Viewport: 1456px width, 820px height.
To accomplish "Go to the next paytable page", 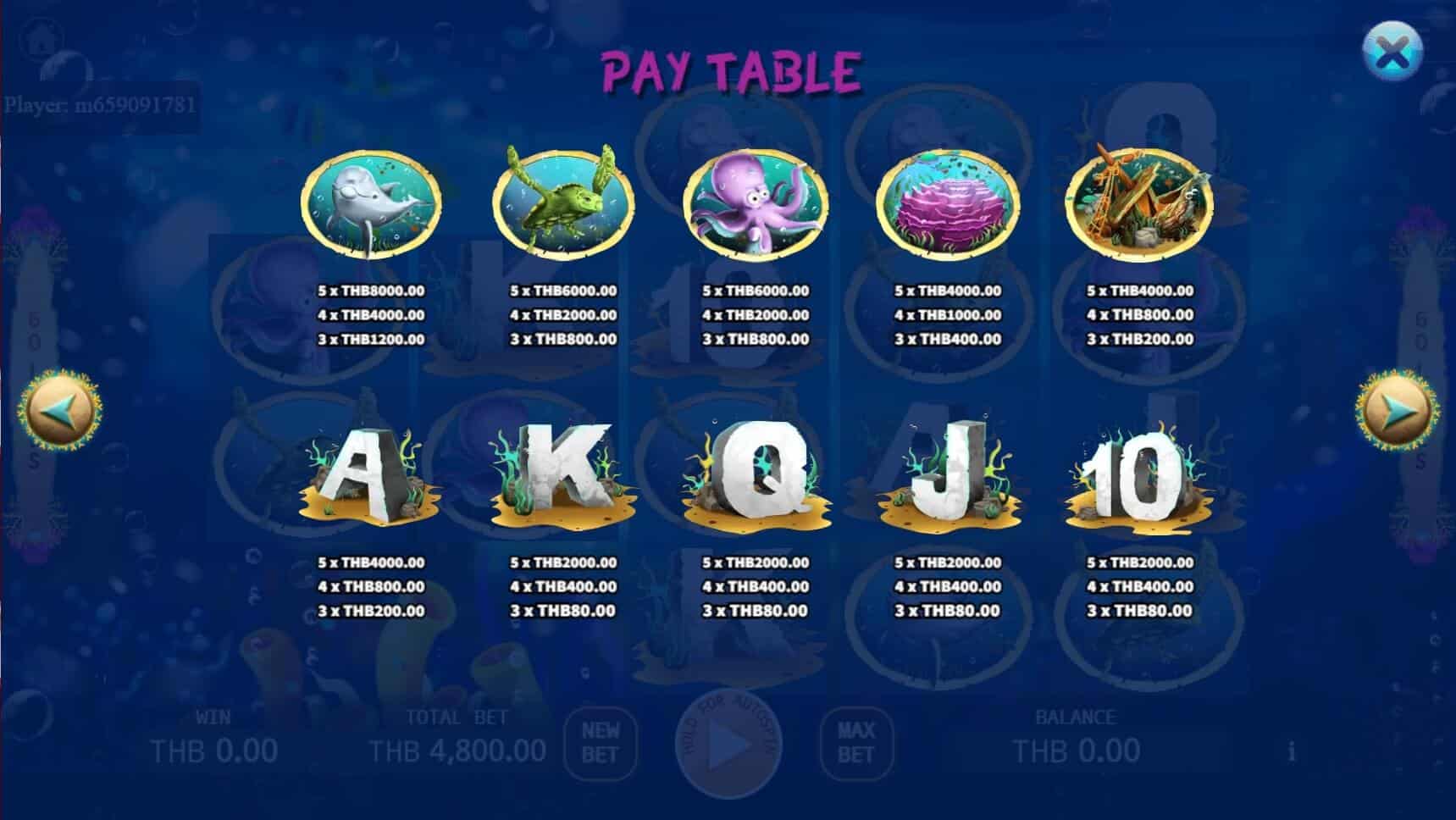I will 1396,410.
